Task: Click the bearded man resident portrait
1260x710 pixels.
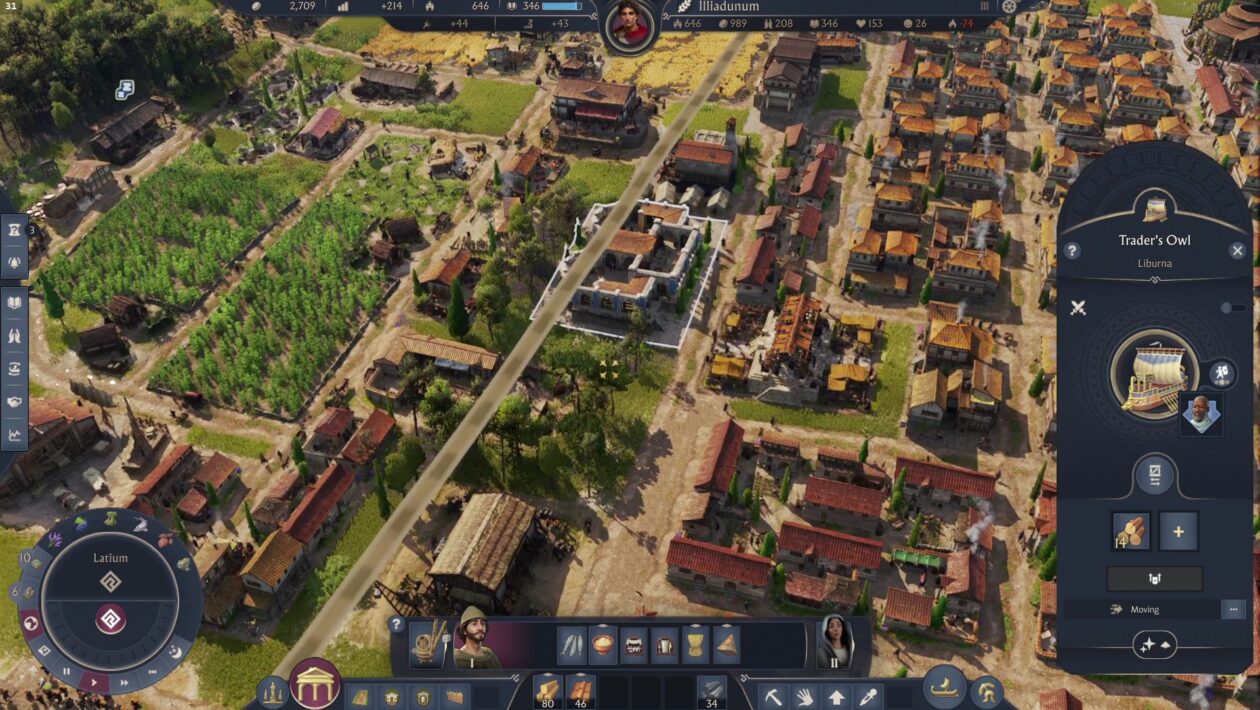Action: point(476,640)
